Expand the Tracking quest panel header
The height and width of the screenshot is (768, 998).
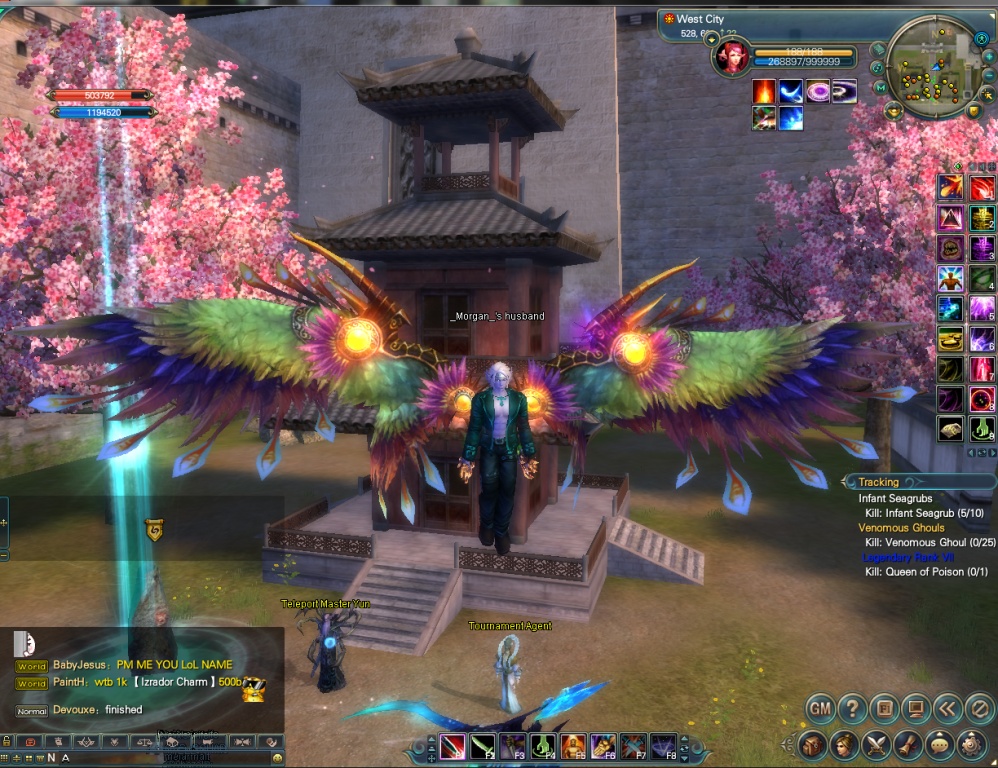click(878, 482)
